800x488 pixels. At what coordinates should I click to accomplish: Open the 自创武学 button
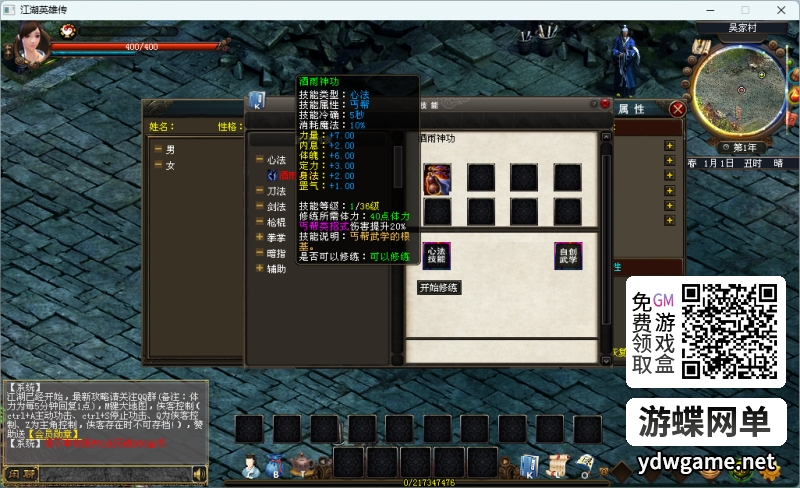(x=568, y=255)
